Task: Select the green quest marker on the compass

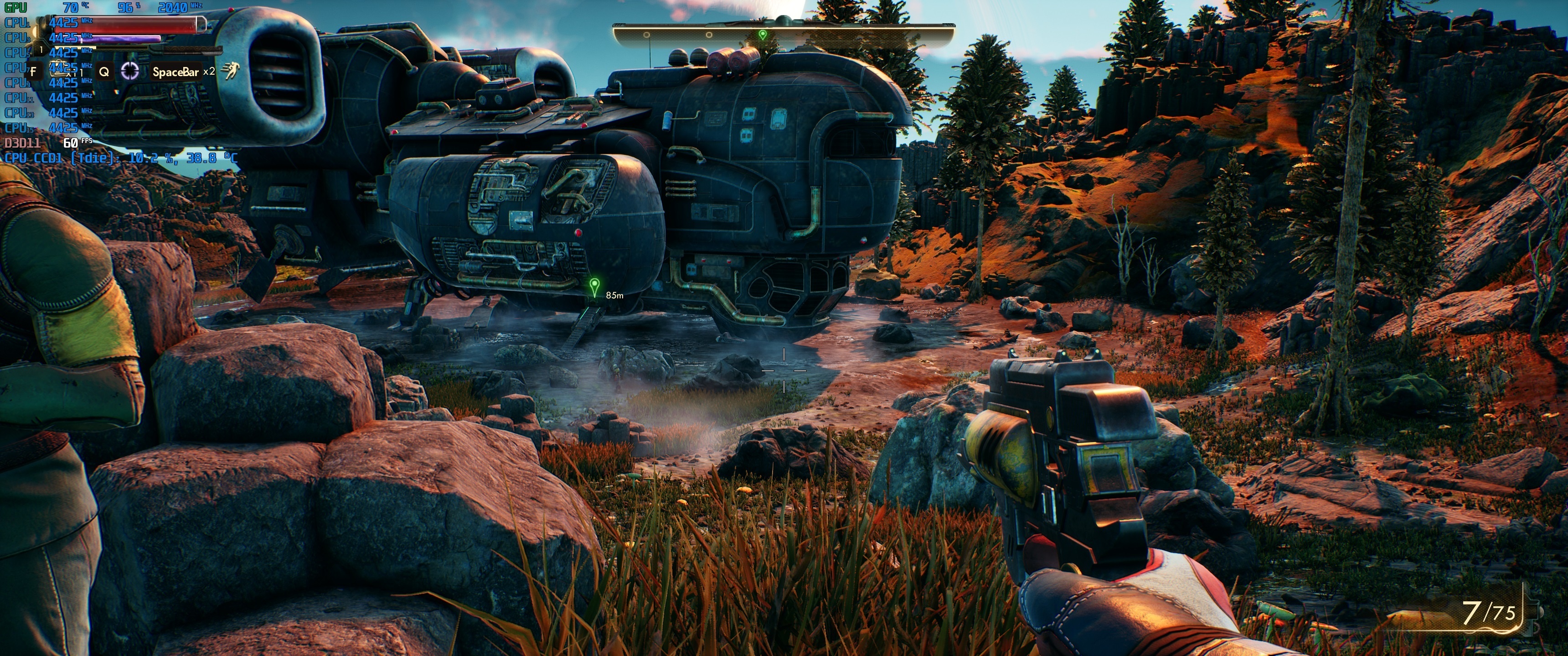Action: pyautogui.click(x=763, y=35)
